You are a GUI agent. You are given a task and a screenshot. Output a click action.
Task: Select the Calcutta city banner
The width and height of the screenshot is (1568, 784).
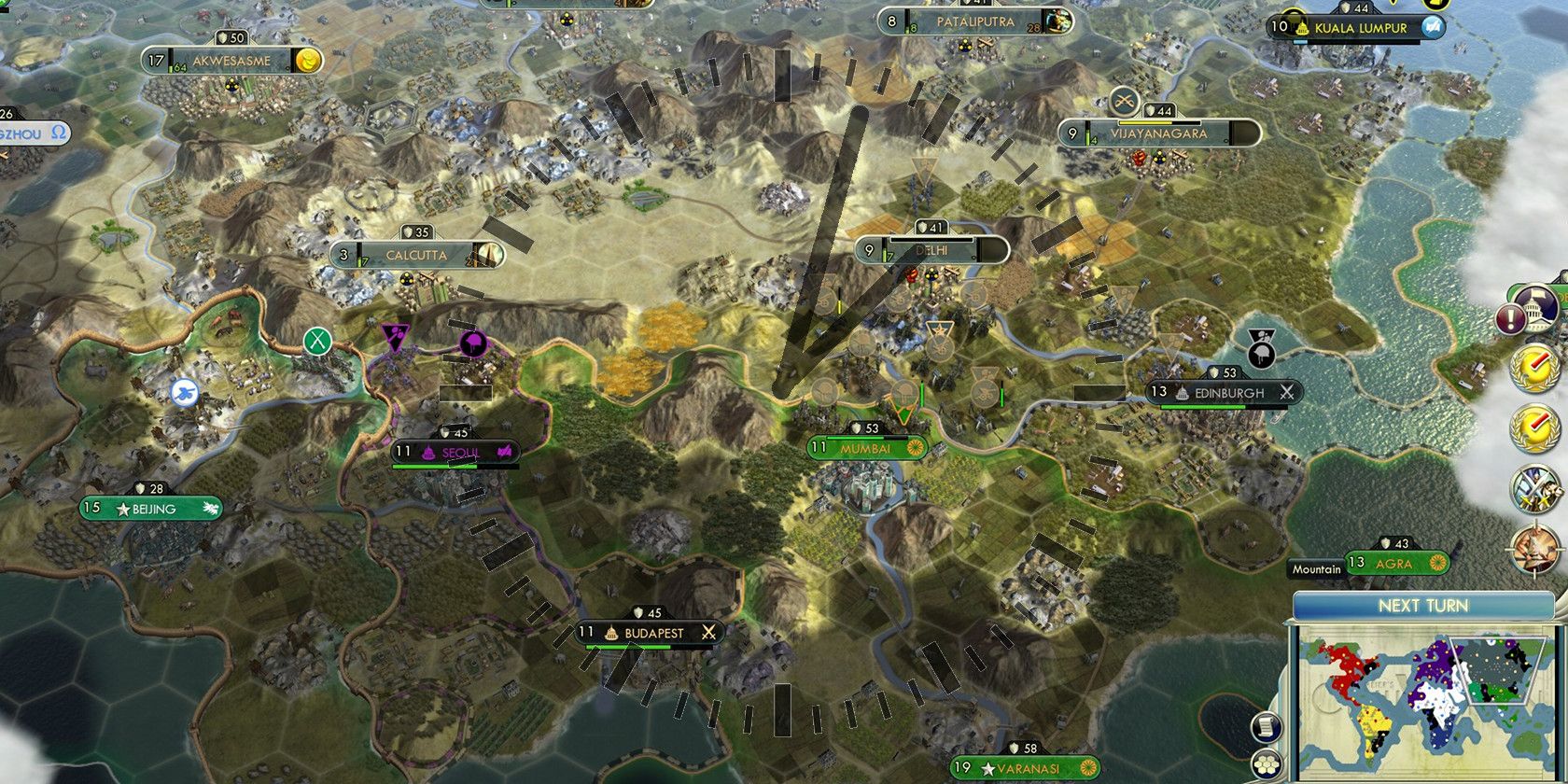click(x=417, y=255)
